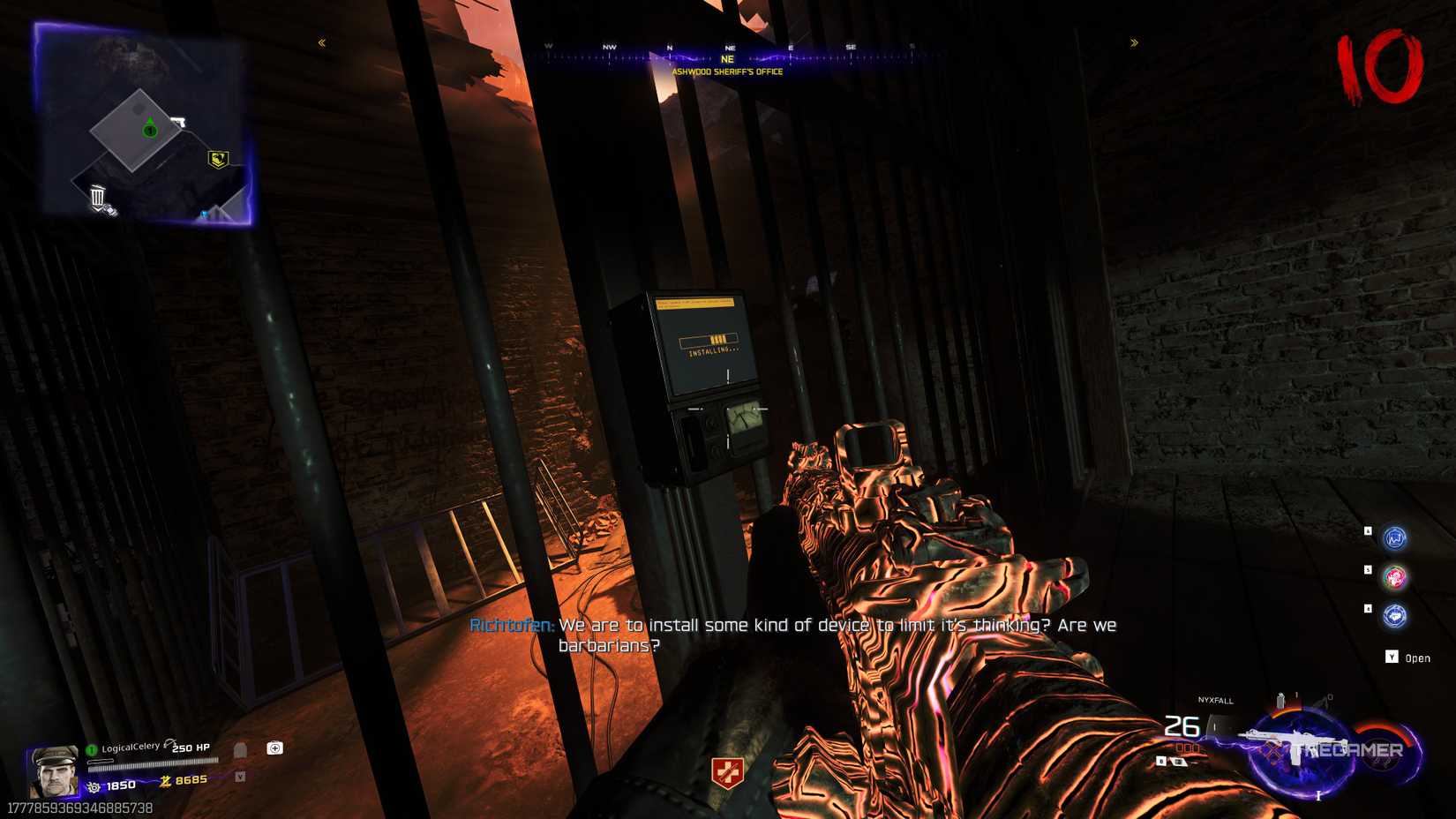1456x819 pixels.
Task: Select the first ability icon bound to 4
Action: [1395, 537]
